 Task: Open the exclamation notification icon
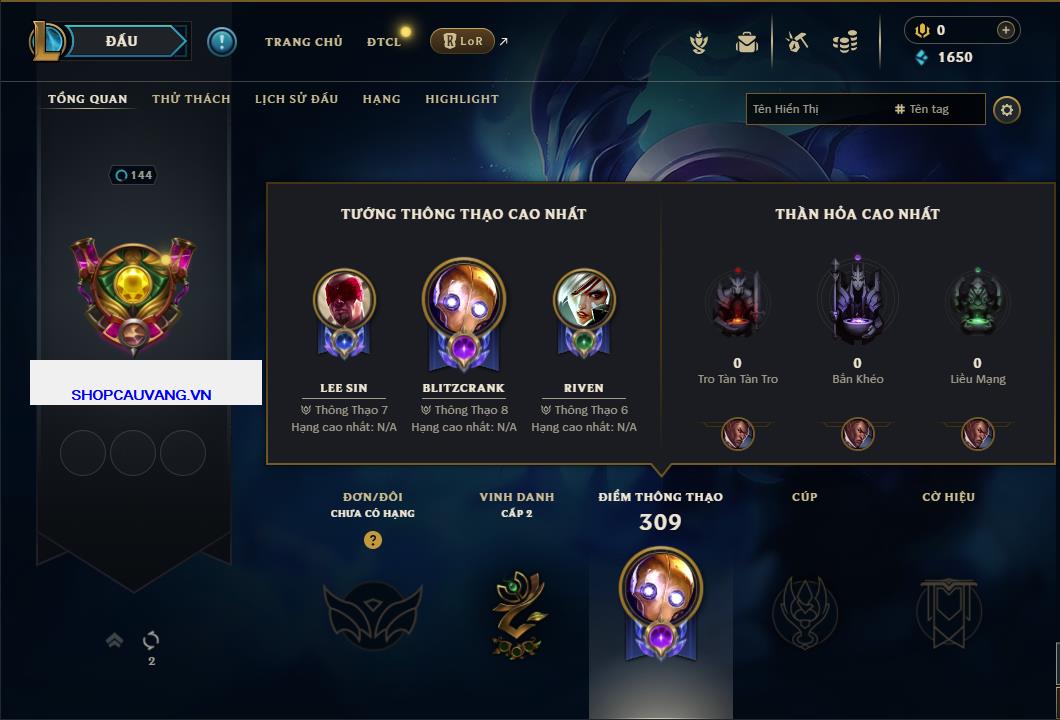pyautogui.click(x=222, y=41)
